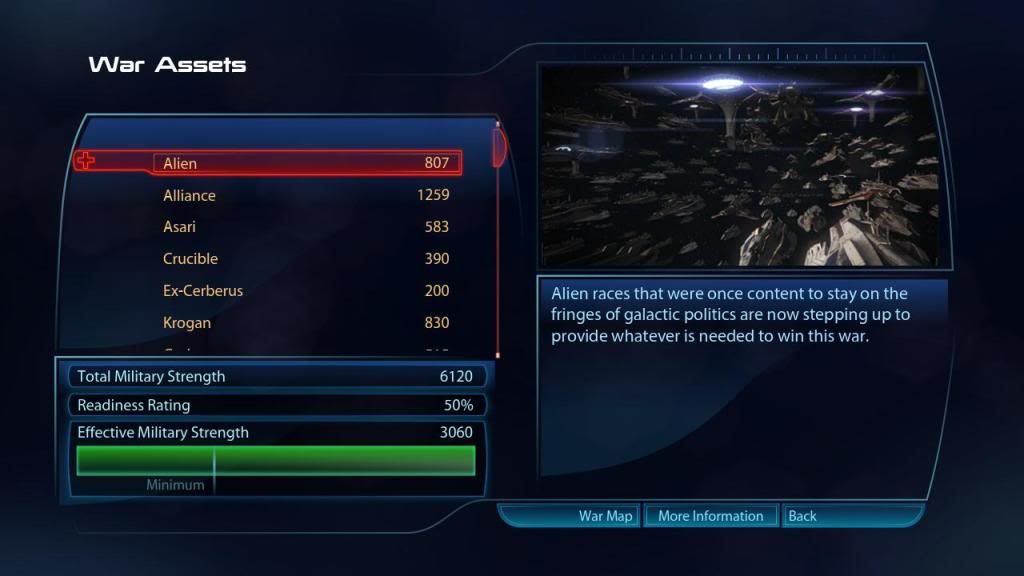Open the Krogan war assets
The width and height of the screenshot is (1024, 576).
coord(306,323)
